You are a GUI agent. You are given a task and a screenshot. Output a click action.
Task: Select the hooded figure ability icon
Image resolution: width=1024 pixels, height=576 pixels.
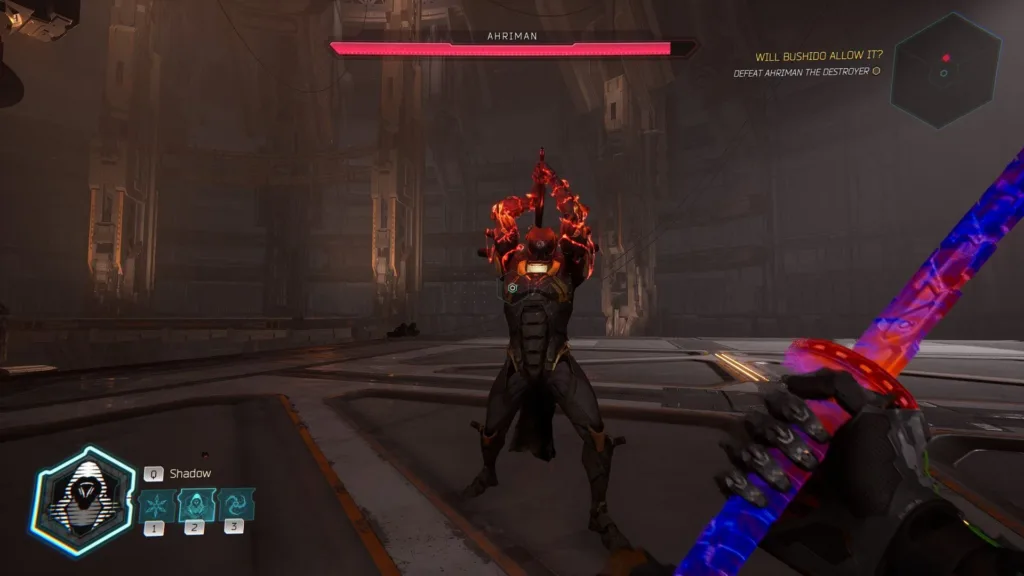(196, 503)
